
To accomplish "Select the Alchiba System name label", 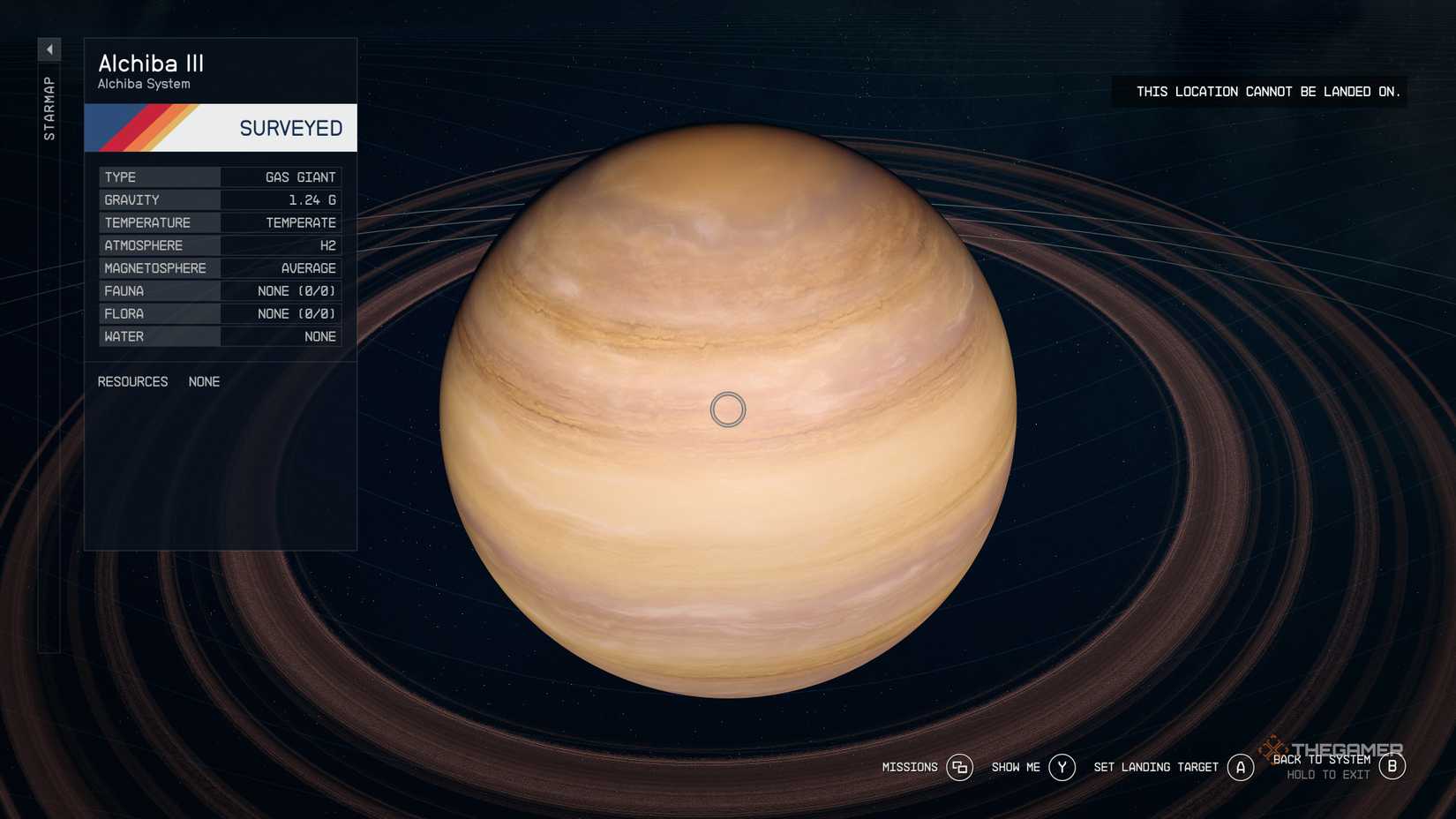I will pyautogui.click(x=144, y=84).
